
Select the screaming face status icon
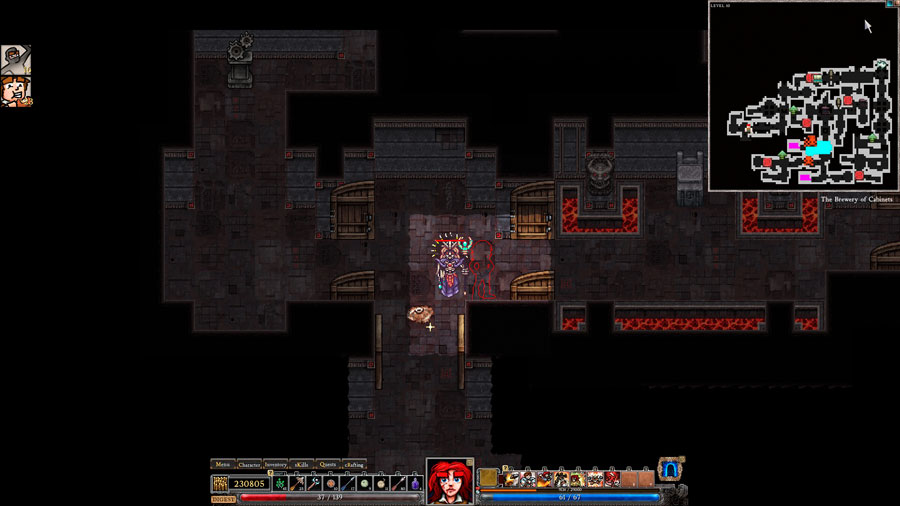point(15,91)
